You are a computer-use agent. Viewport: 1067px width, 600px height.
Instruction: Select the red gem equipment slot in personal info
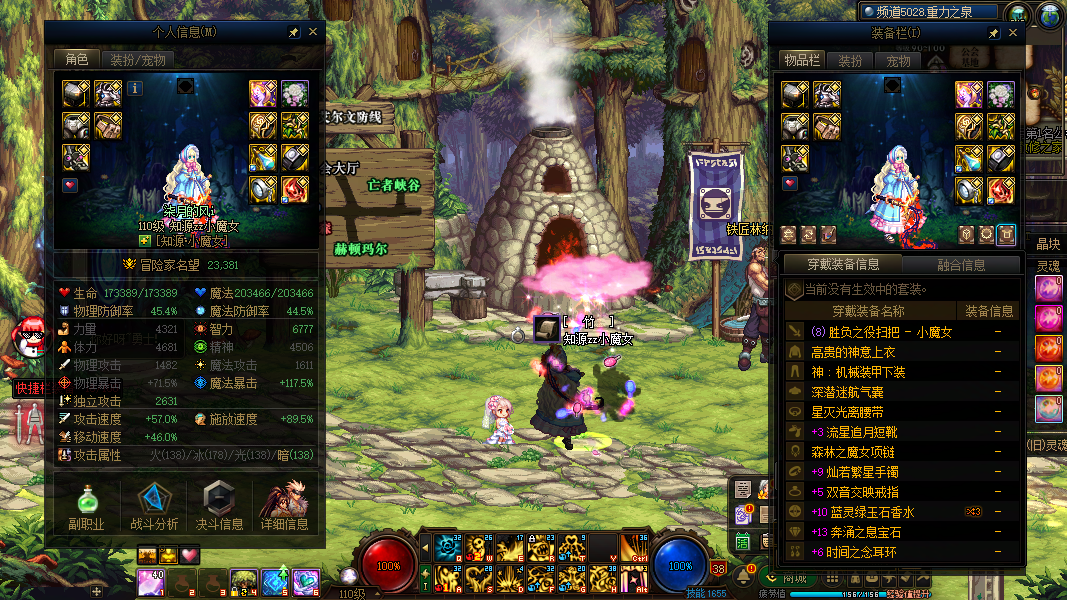294,187
